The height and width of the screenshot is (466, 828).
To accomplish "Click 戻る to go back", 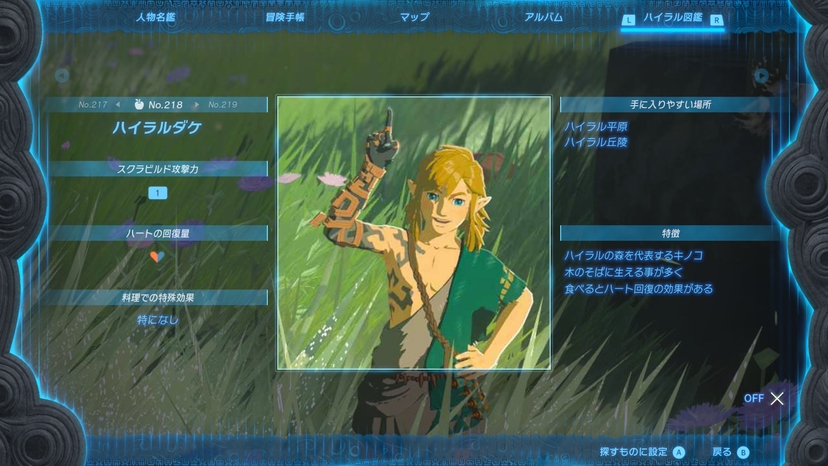I will (730, 452).
